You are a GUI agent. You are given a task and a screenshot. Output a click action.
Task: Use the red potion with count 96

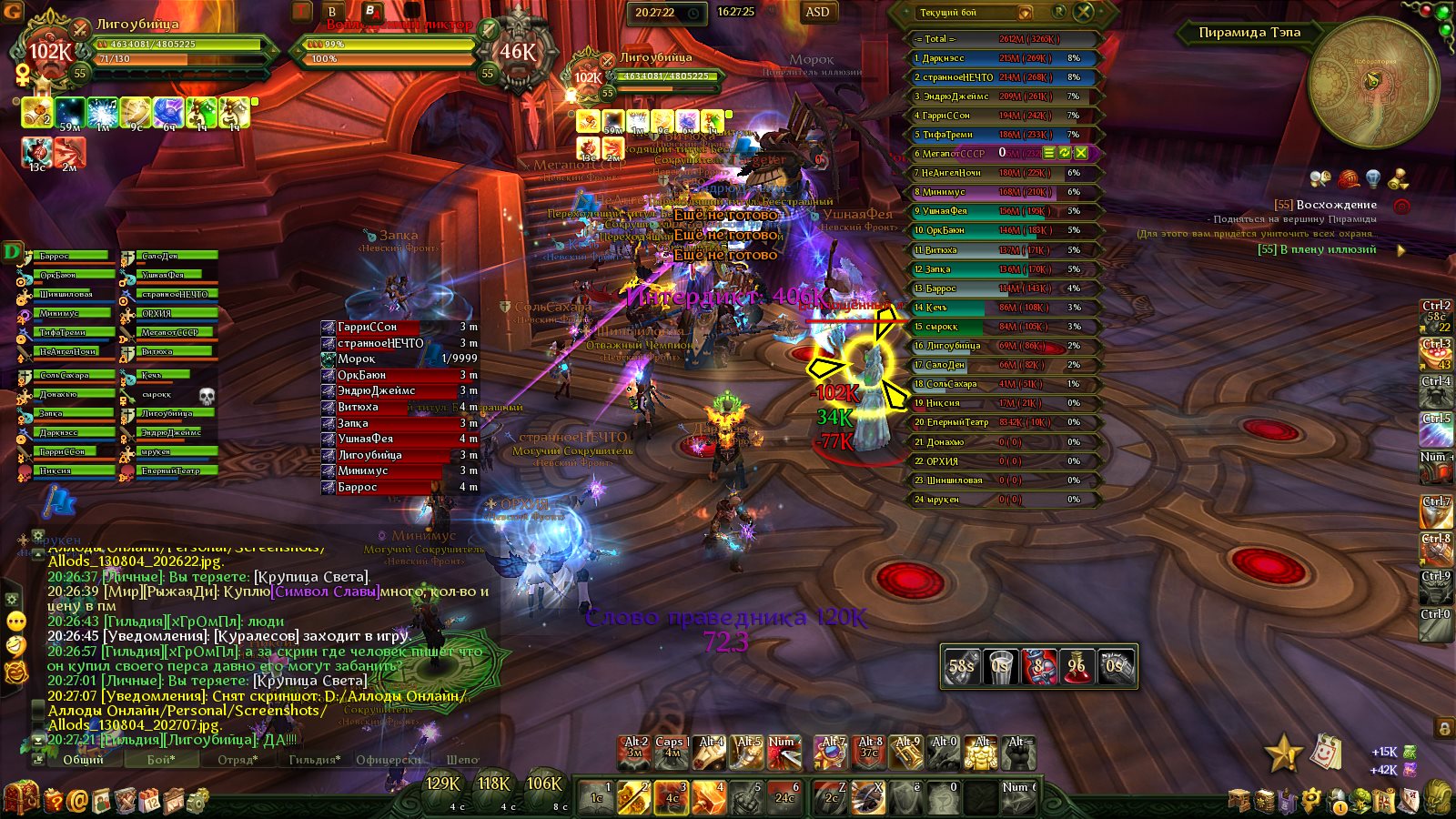(x=1077, y=665)
